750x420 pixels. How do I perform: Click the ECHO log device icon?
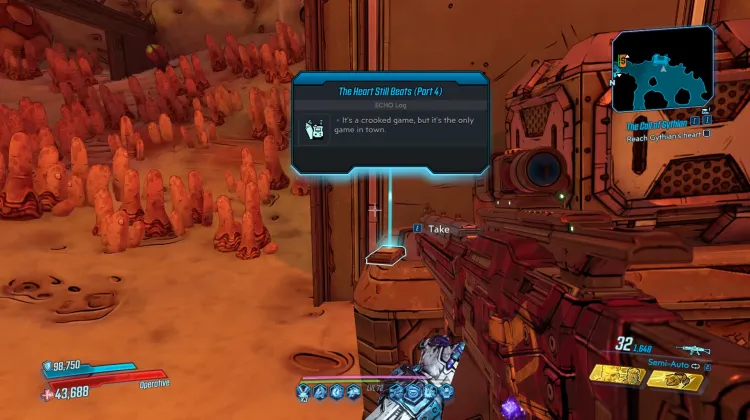coord(316,130)
